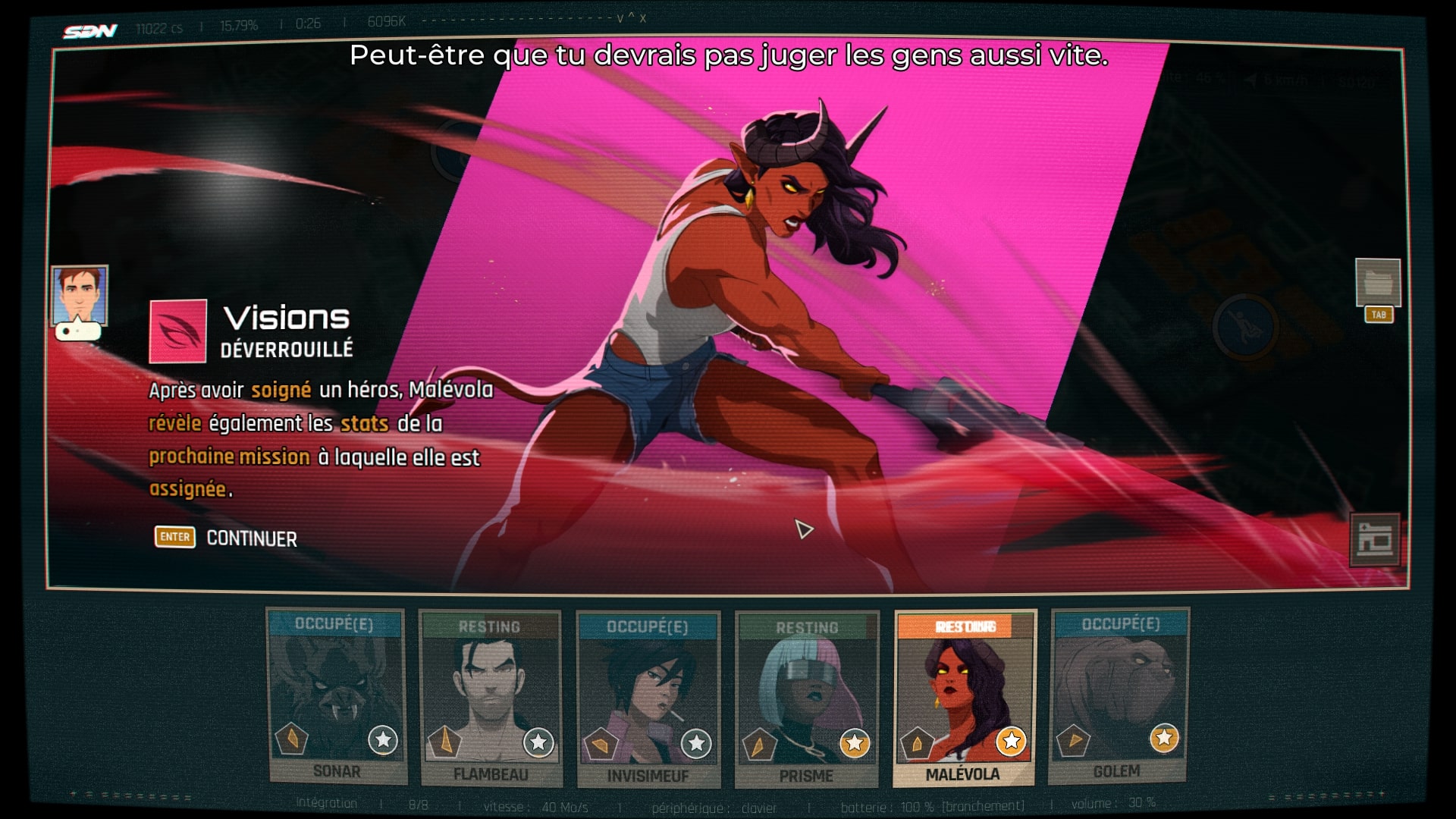
Task: Click the SDN logo
Action: [x=90, y=31]
